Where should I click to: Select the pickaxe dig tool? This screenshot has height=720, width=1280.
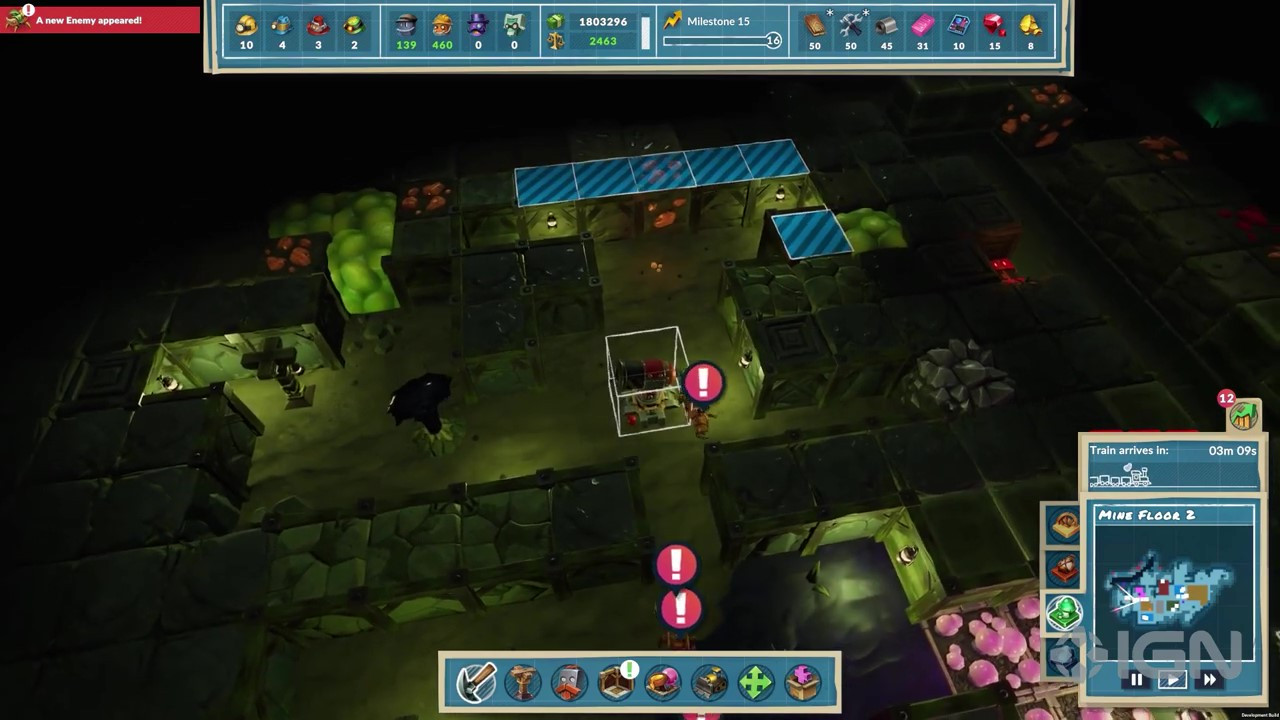click(475, 682)
